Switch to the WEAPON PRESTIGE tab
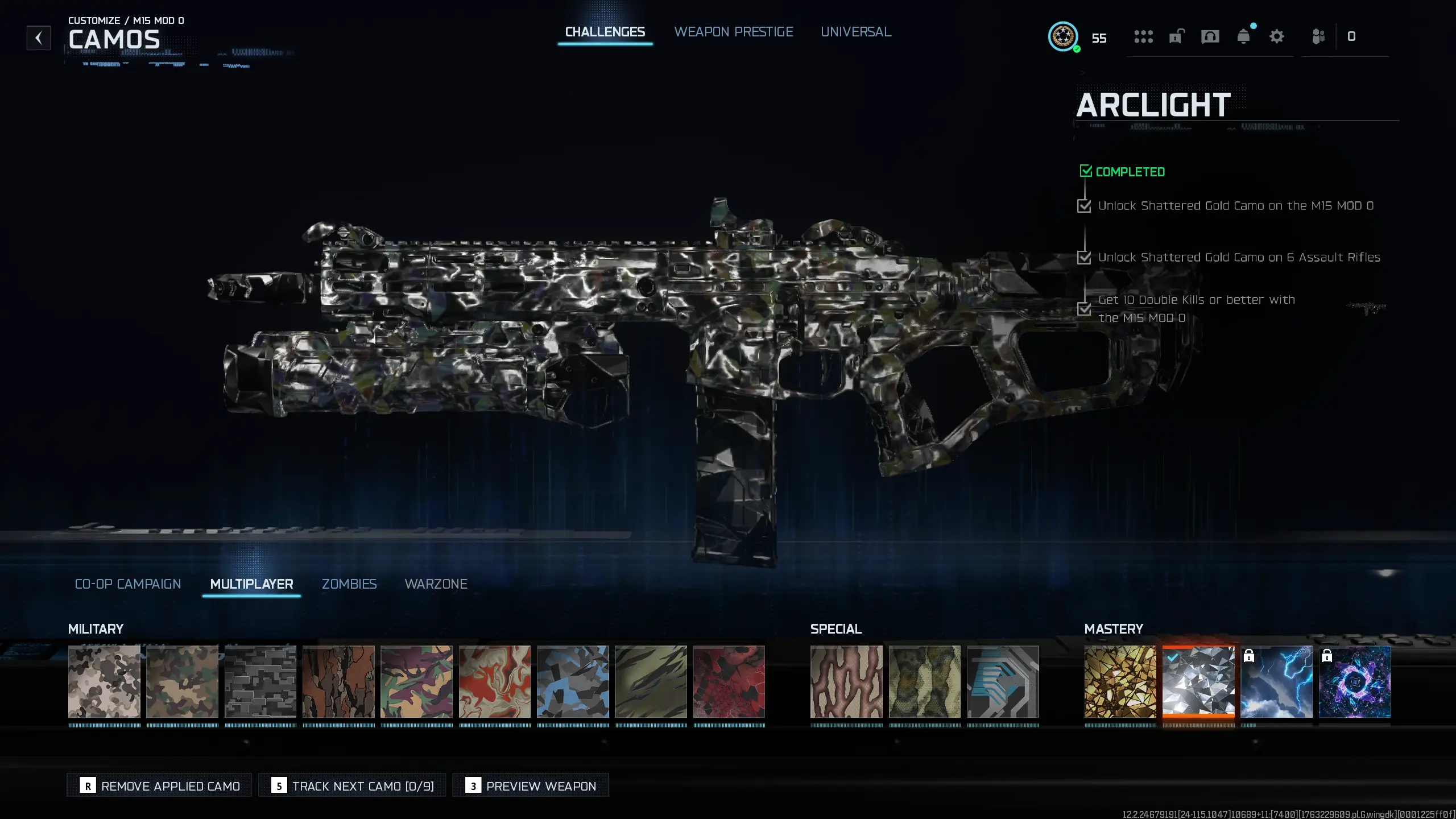Screen dimensions: 1456x819 [x=734, y=32]
